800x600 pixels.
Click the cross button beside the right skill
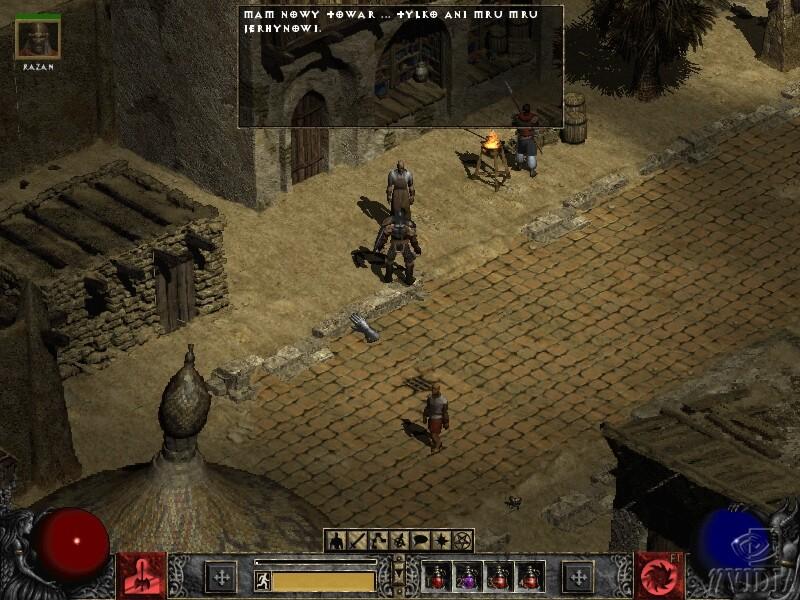click(x=578, y=577)
